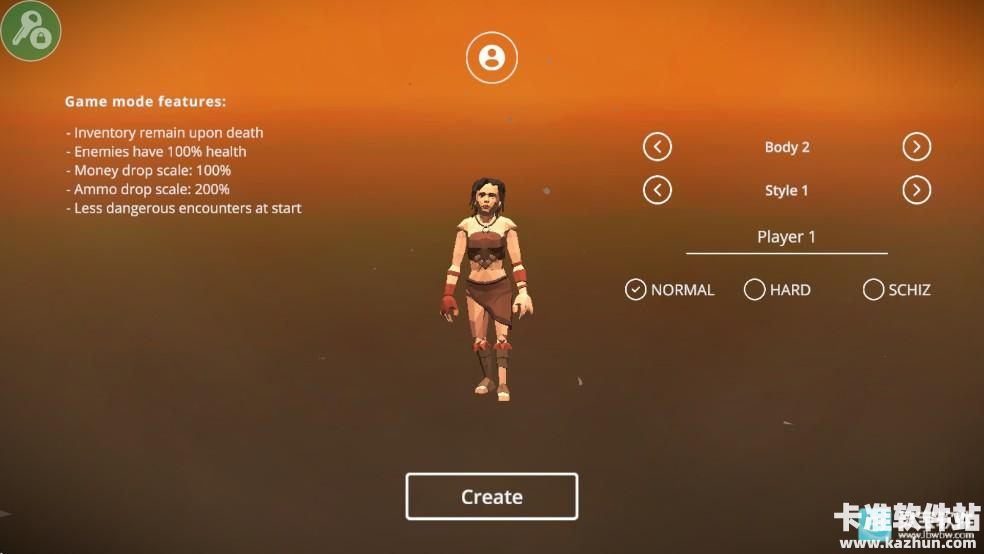984x554 pixels.
Task: Edit the Player 1 name field
Action: (786, 237)
